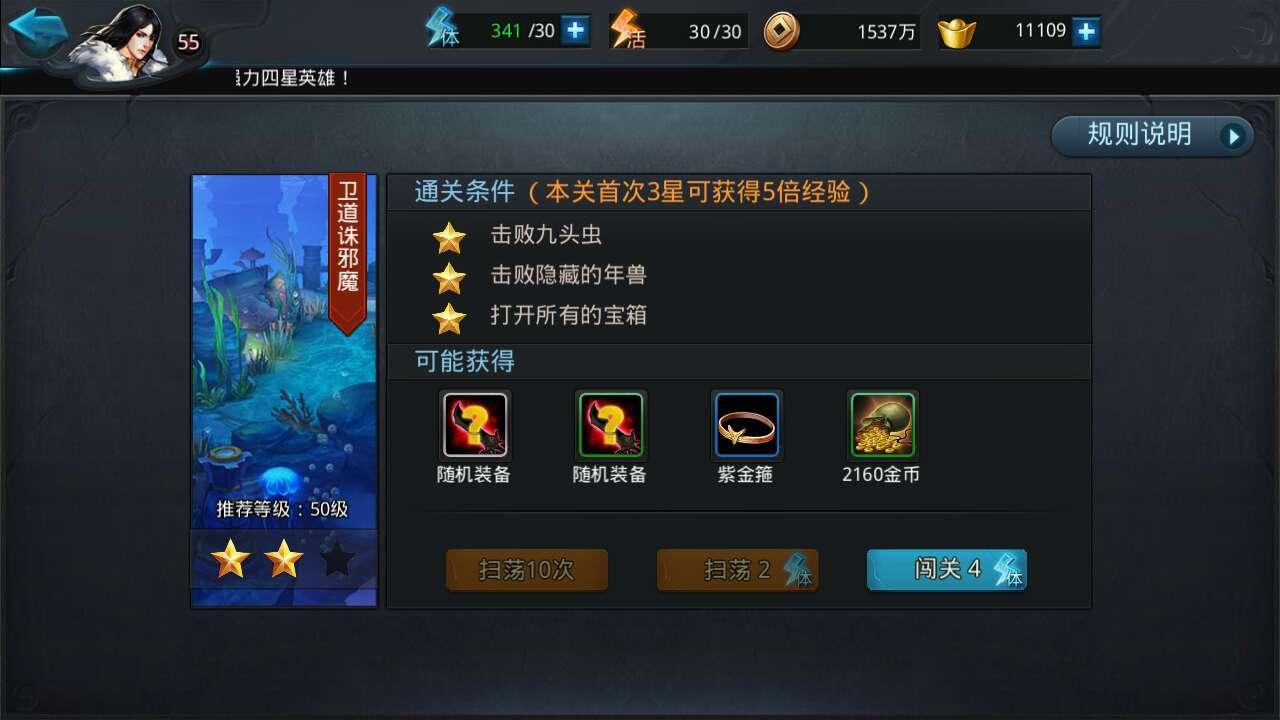The width and height of the screenshot is (1280, 720).
Task: Click the 击败九头虫 condition star
Action: pyautogui.click(x=452, y=237)
